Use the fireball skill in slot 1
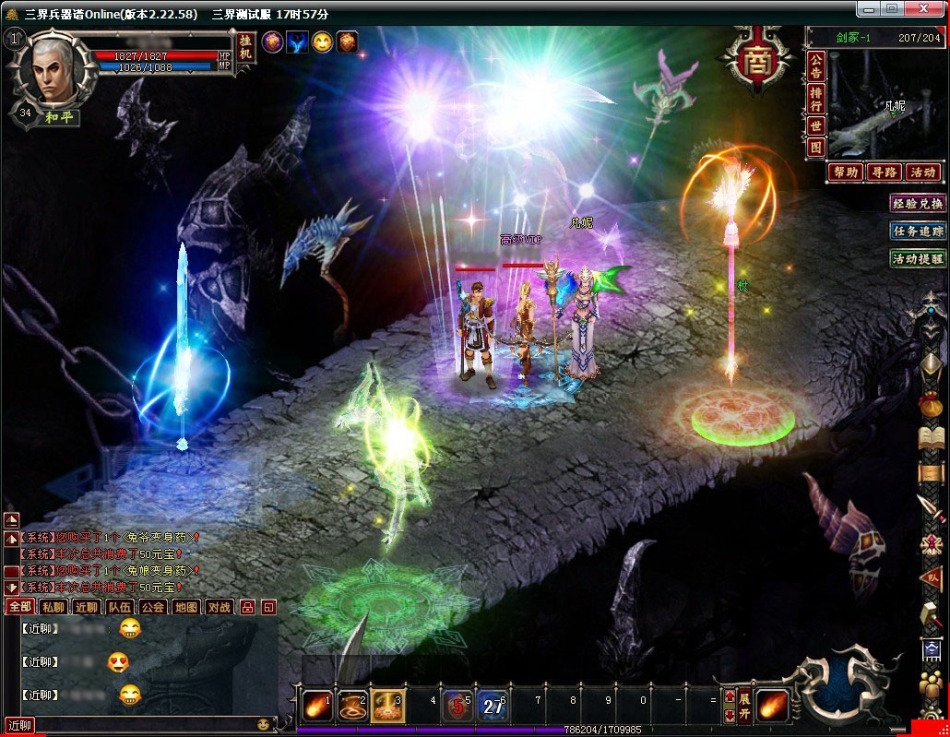 318,705
